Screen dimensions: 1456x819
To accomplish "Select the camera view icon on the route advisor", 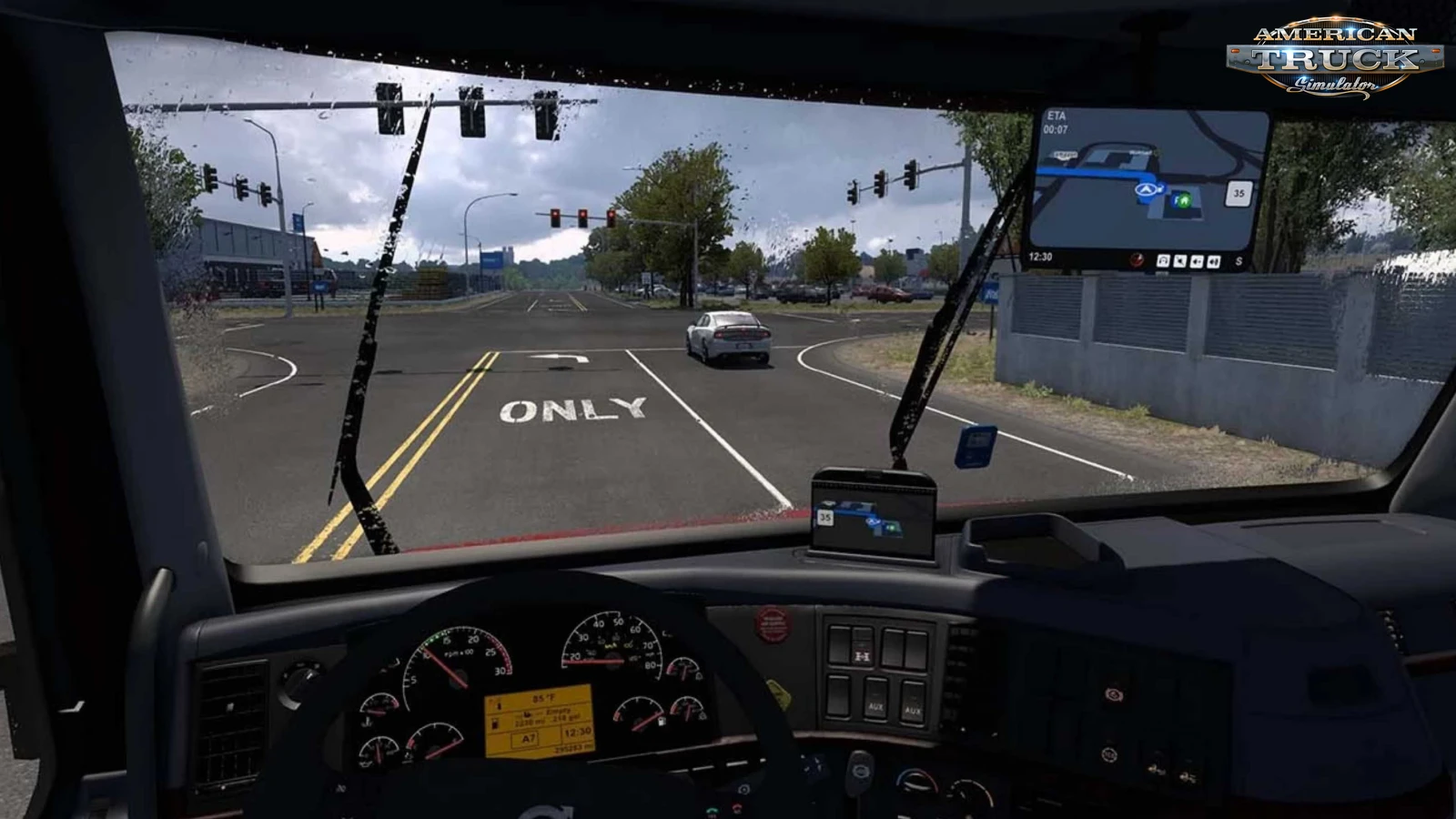I will tap(1163, 260).
